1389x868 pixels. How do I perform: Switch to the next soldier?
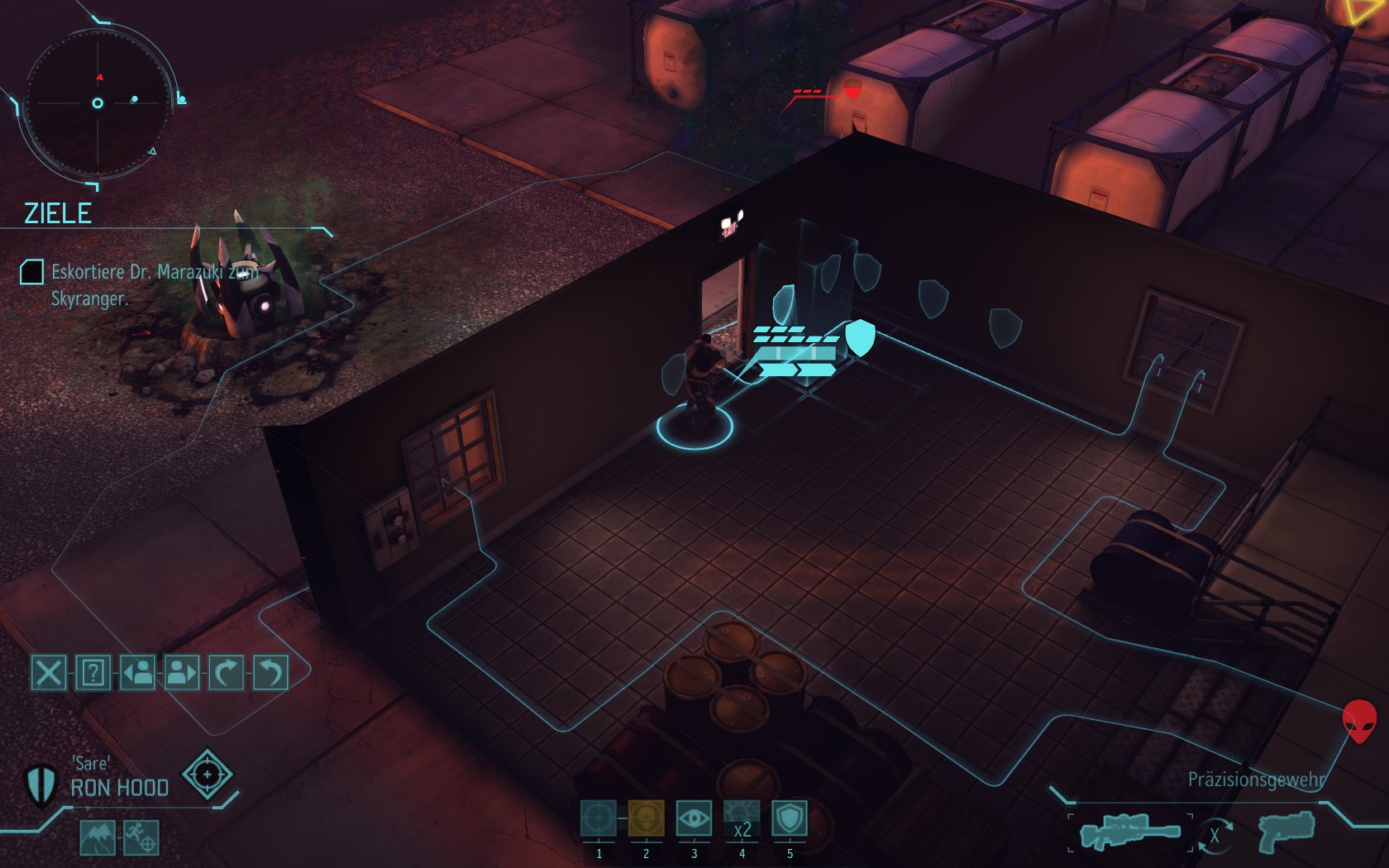[182, 673]
